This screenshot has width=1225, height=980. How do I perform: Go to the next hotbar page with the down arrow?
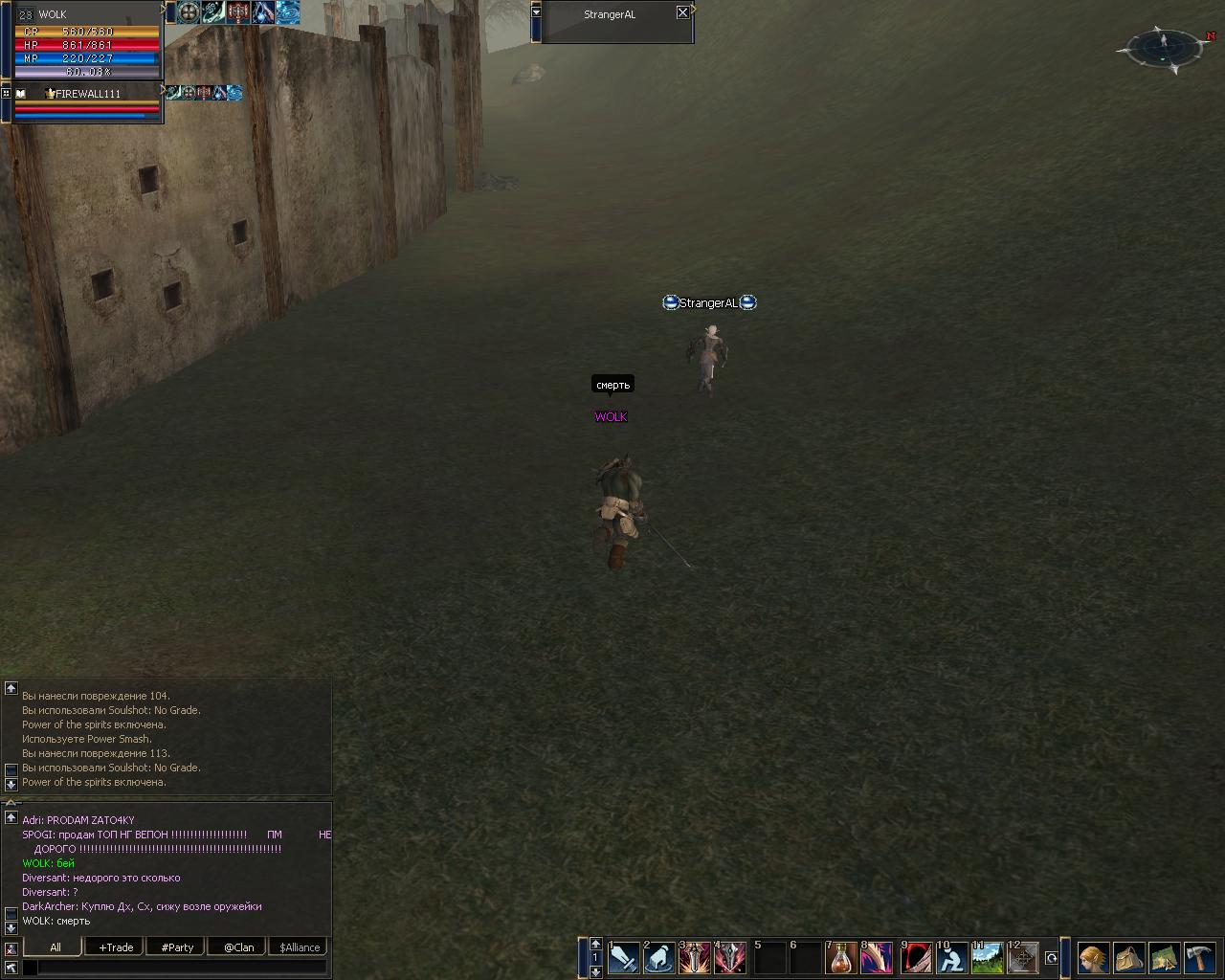click(x=595, y=971)
